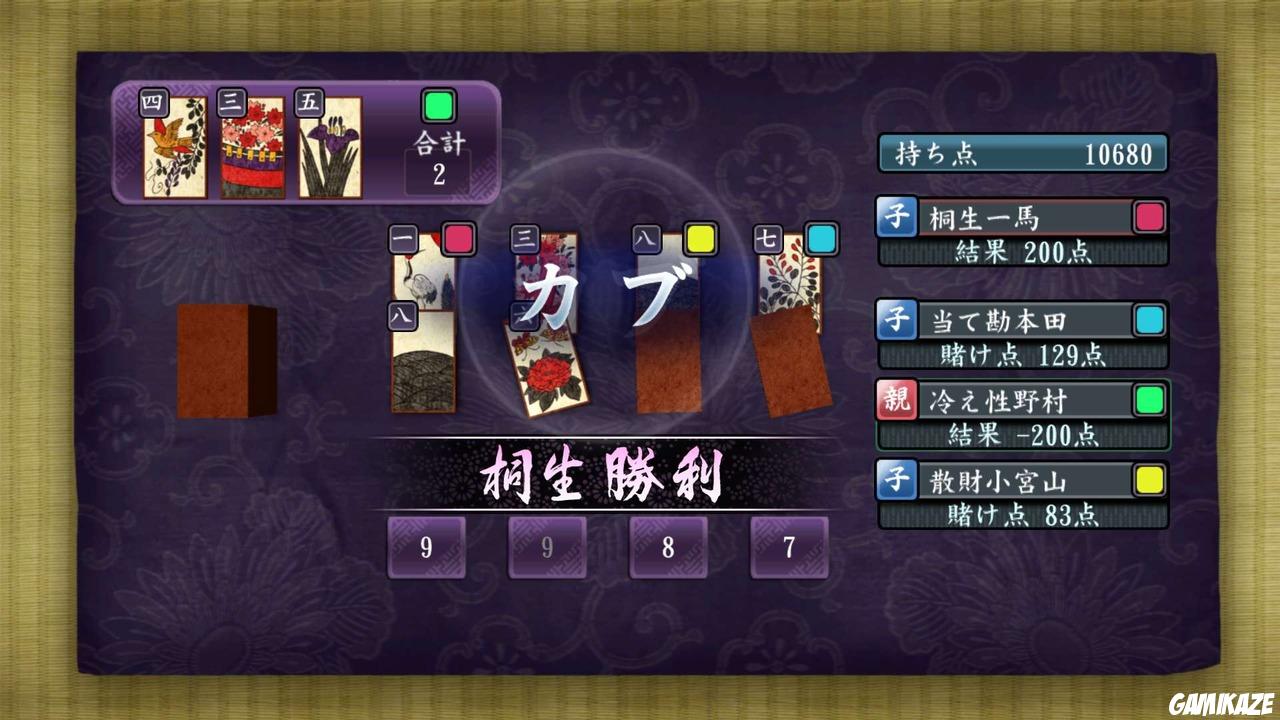
Task: Select the 四 wisteria bird card in hand
Action: [x=175, y=150]
